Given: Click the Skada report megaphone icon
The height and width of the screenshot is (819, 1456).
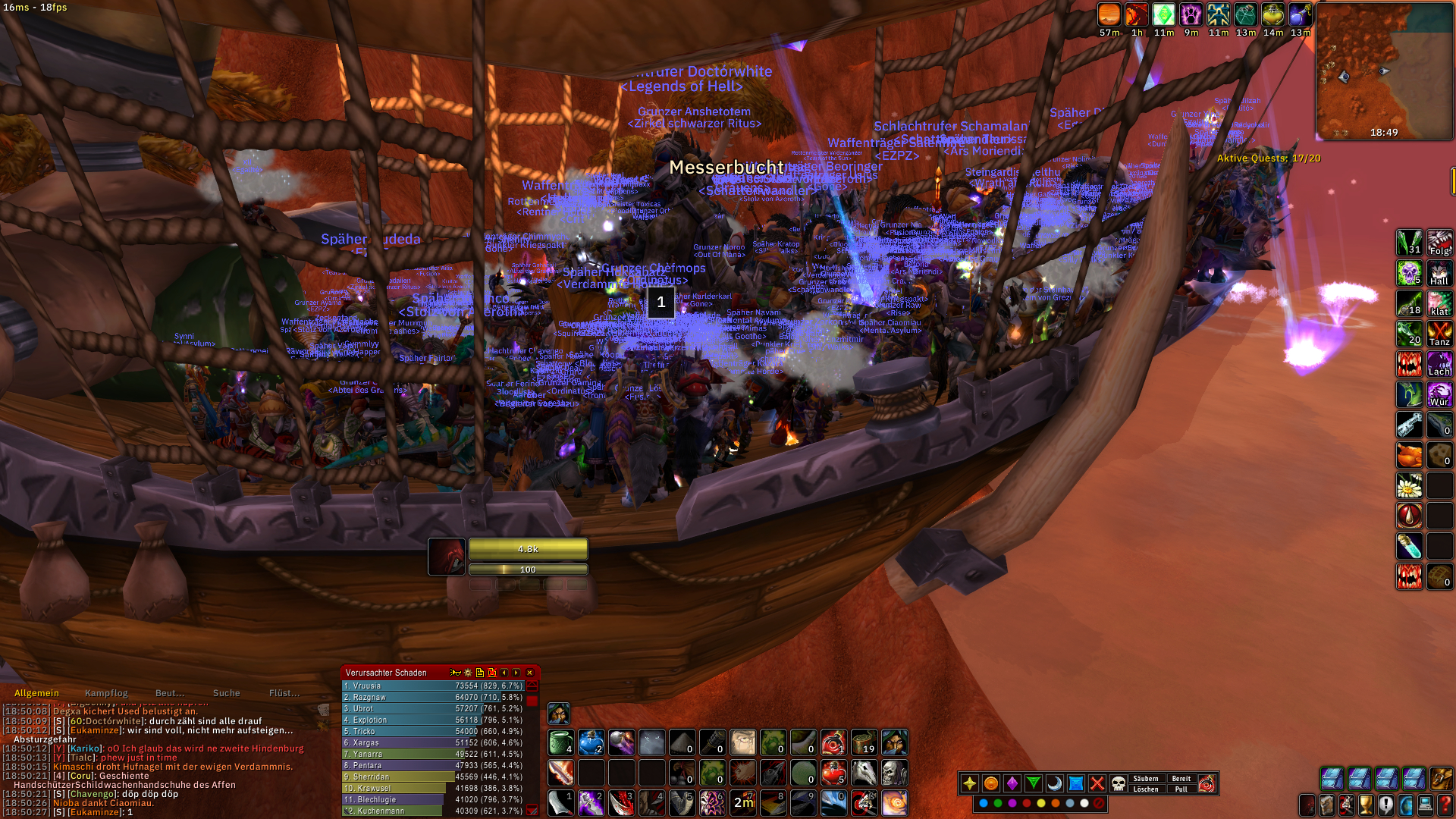Looking at the screenshot, I should (455, 672).
